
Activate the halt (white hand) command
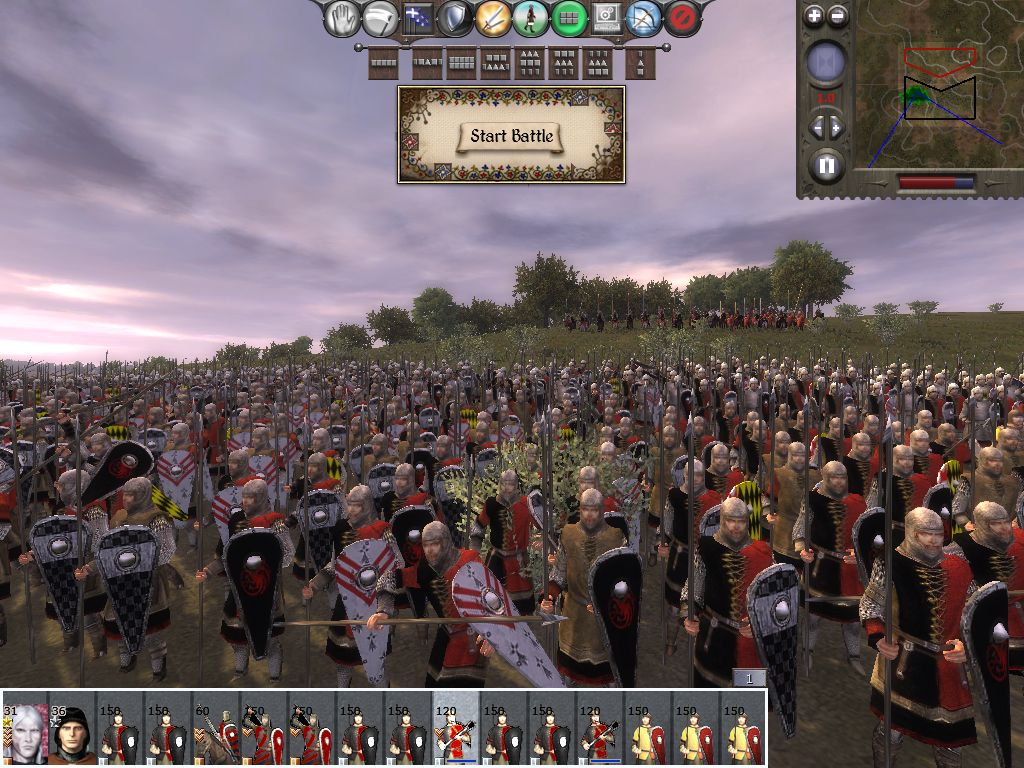coord(343,18)
